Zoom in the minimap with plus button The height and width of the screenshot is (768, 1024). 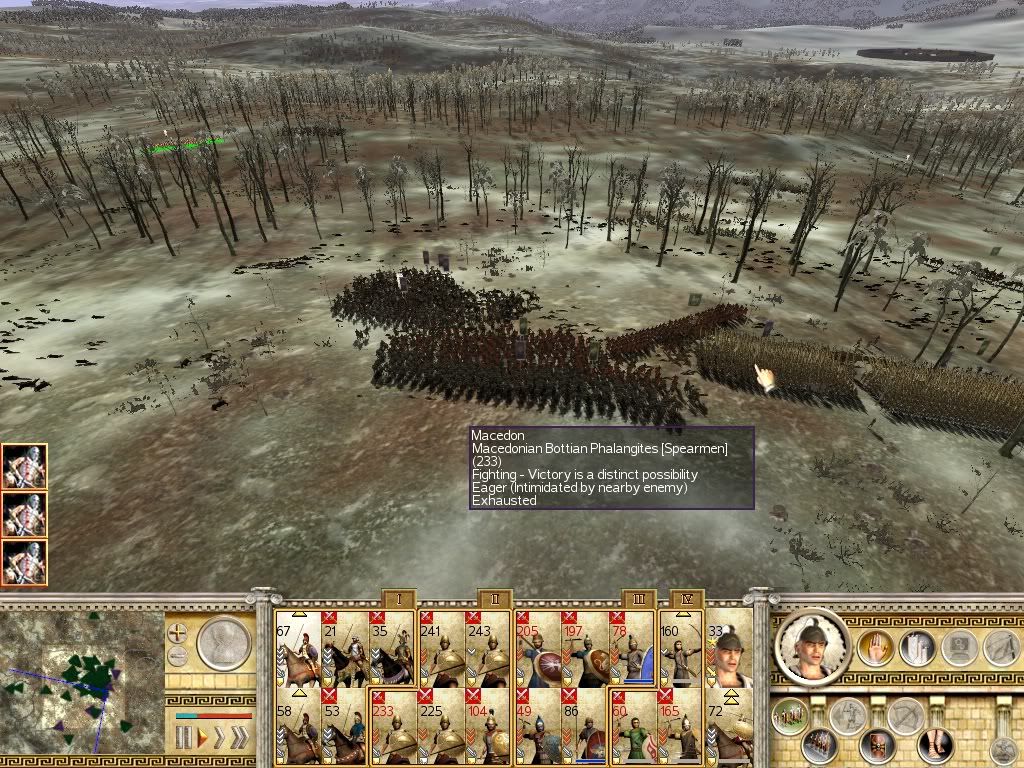[x=178, y=632]
